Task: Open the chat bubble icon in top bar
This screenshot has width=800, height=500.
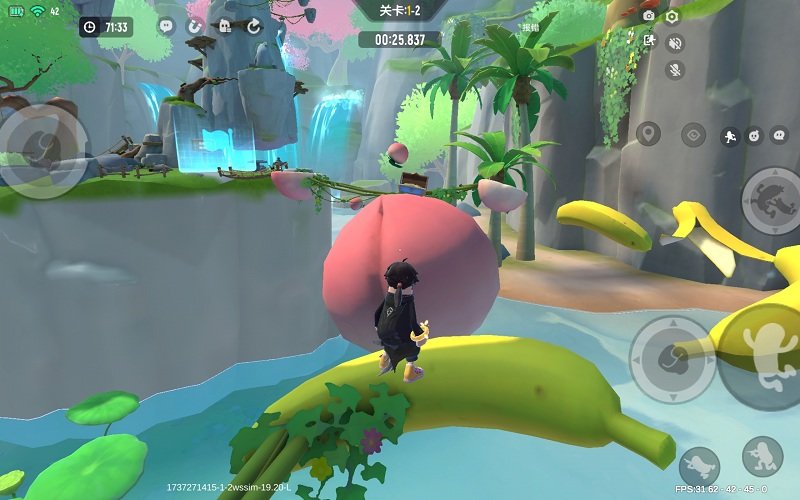Action: tap(166, 27)
